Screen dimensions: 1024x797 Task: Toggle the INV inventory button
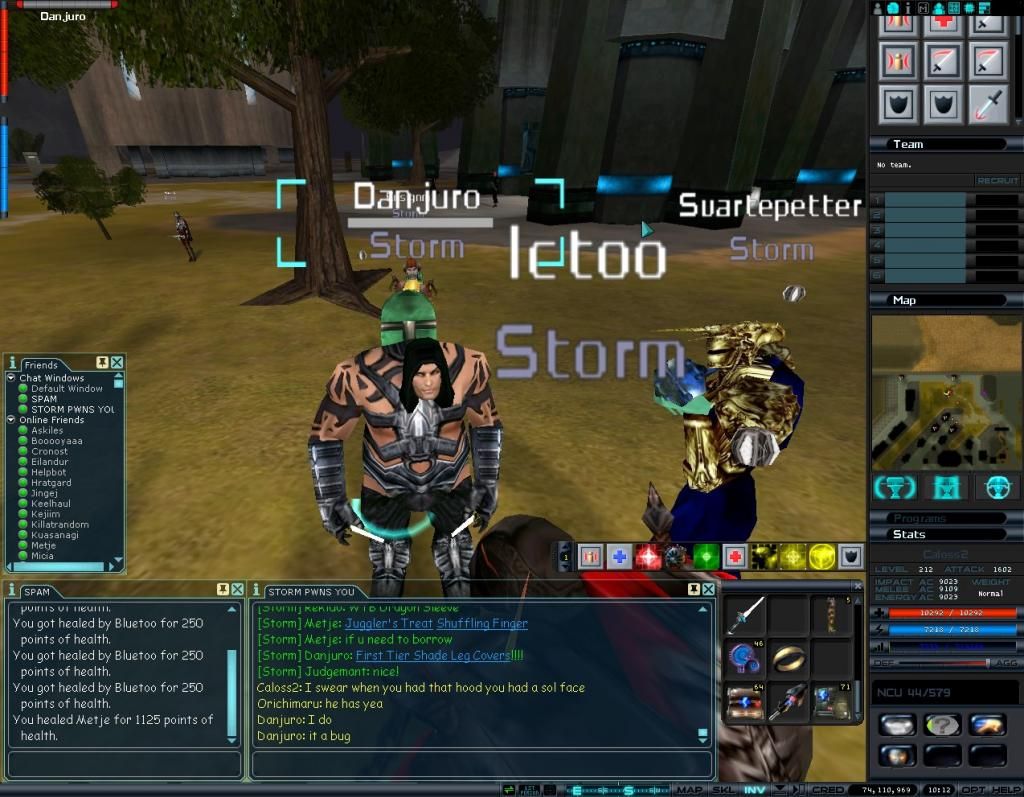tap(755, 790)
